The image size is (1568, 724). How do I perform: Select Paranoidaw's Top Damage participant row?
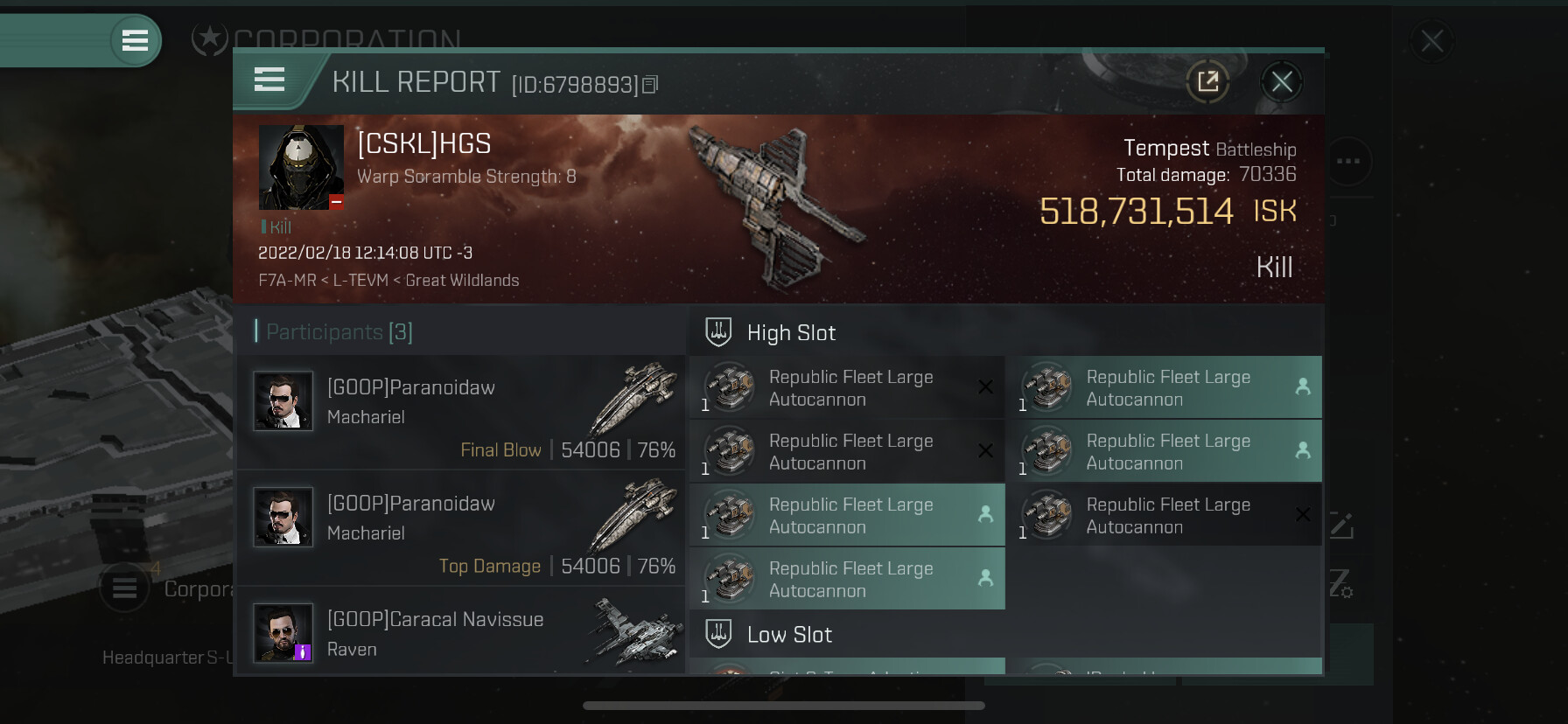tap(461, 528)
